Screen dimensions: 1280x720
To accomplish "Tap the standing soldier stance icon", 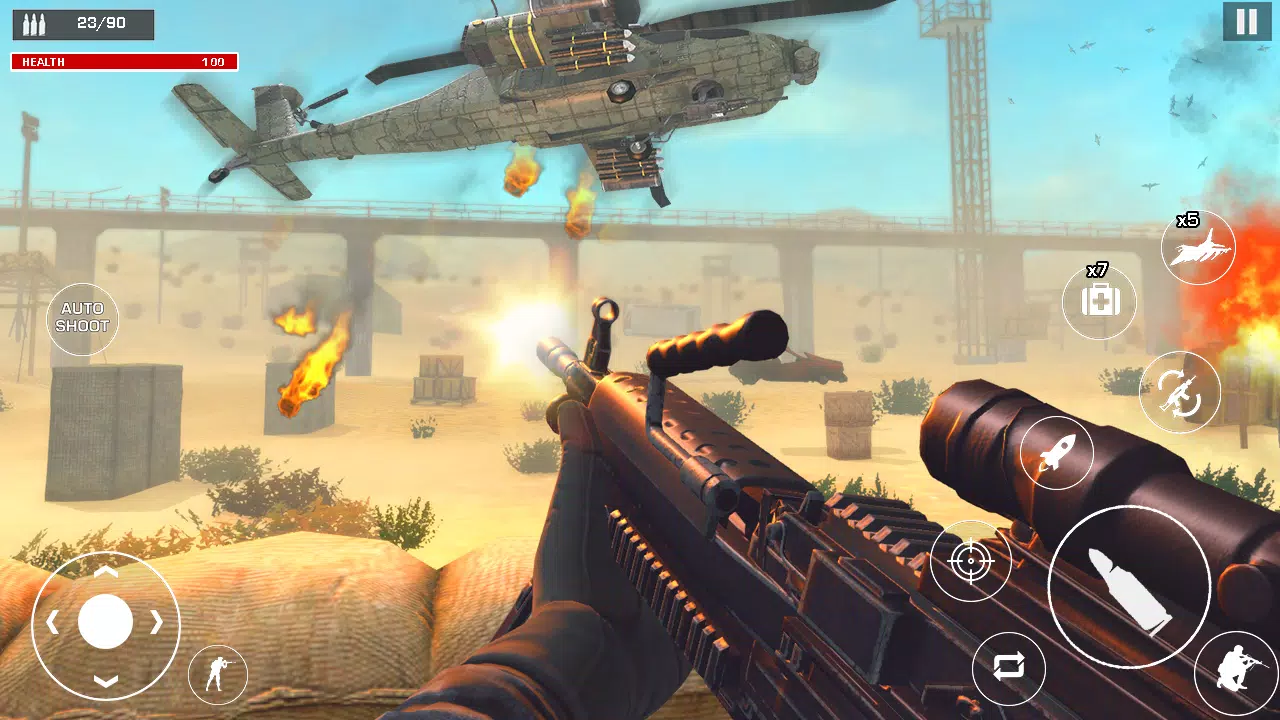I will pyautogui.click(x=217, y=675).
